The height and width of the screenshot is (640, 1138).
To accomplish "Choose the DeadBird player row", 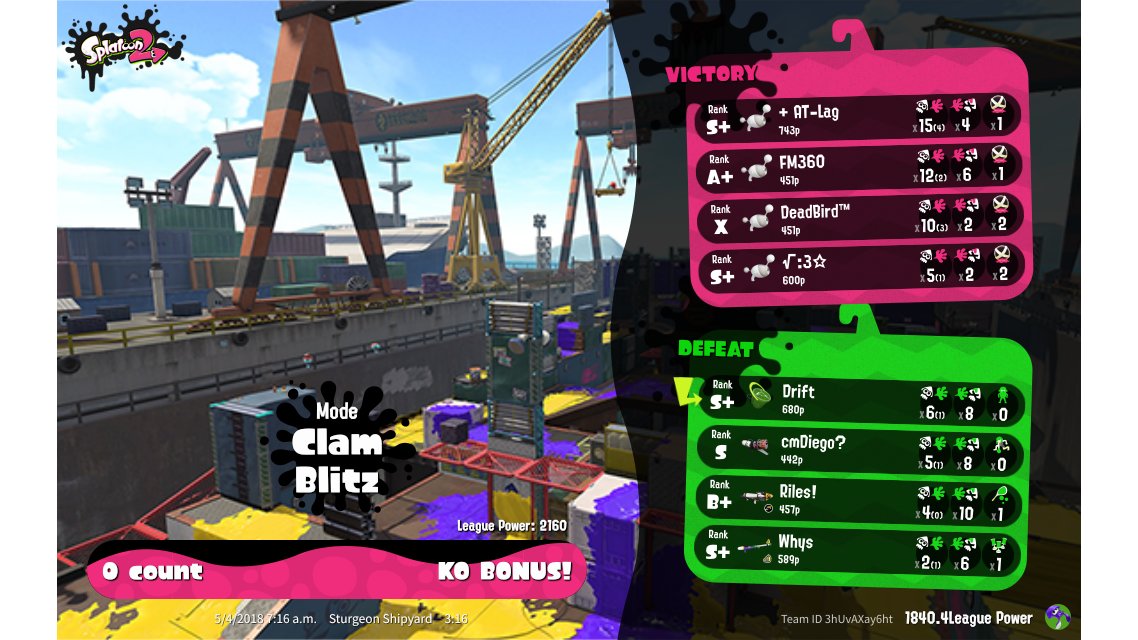I will [x=858, y=217].
